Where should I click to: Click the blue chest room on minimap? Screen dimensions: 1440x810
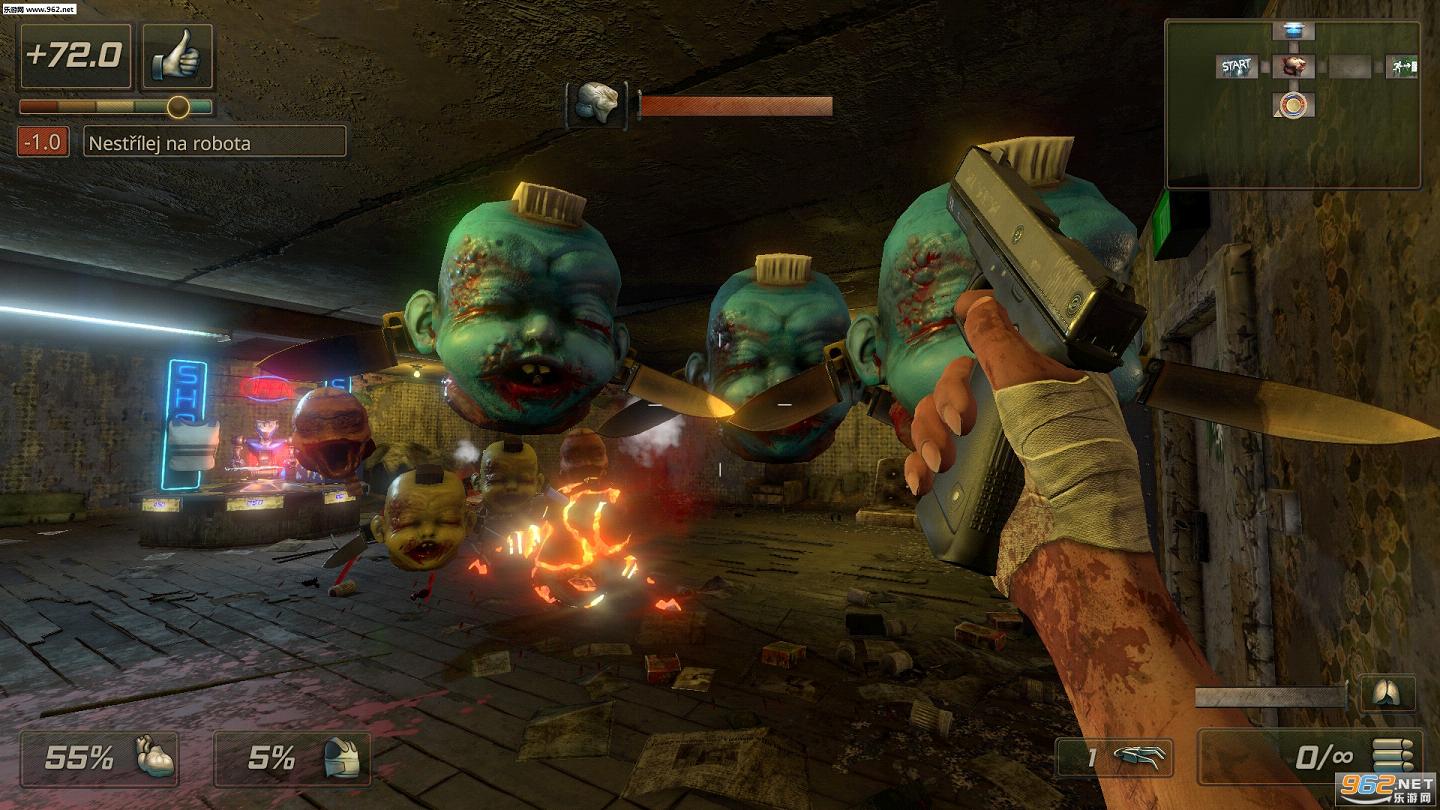point(1292,31)
